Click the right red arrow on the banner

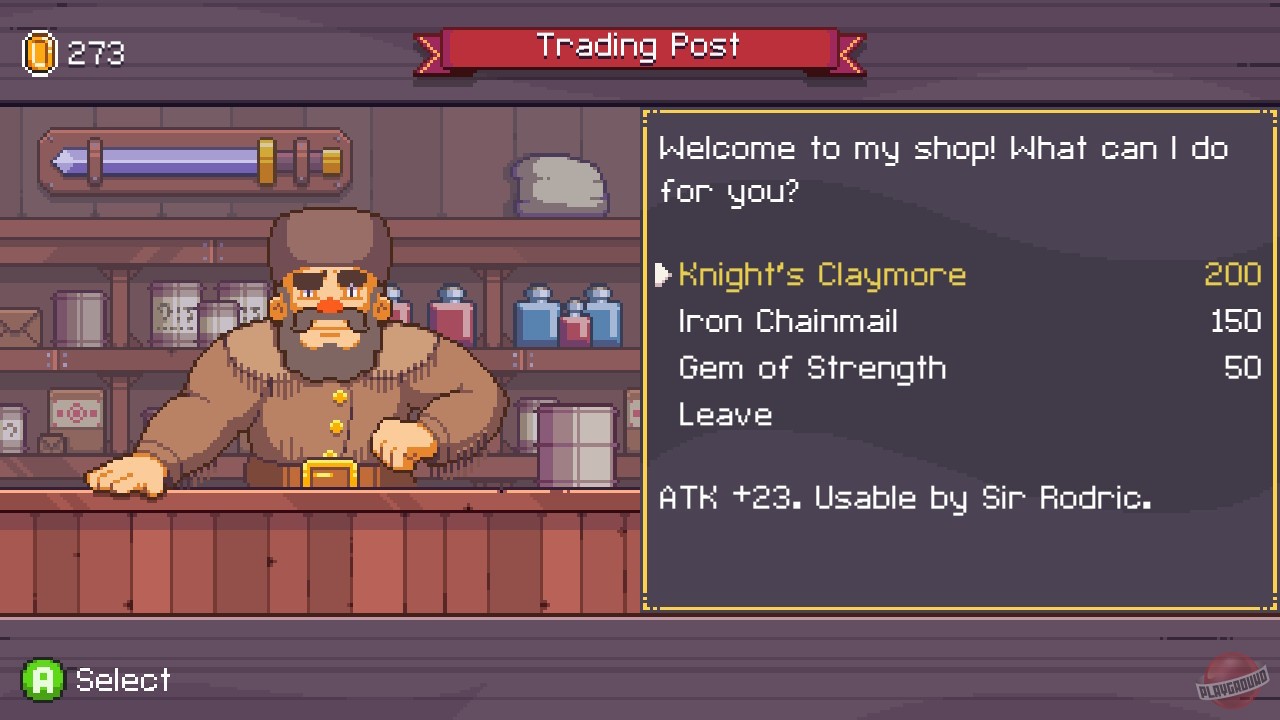[x=851, y=53]
